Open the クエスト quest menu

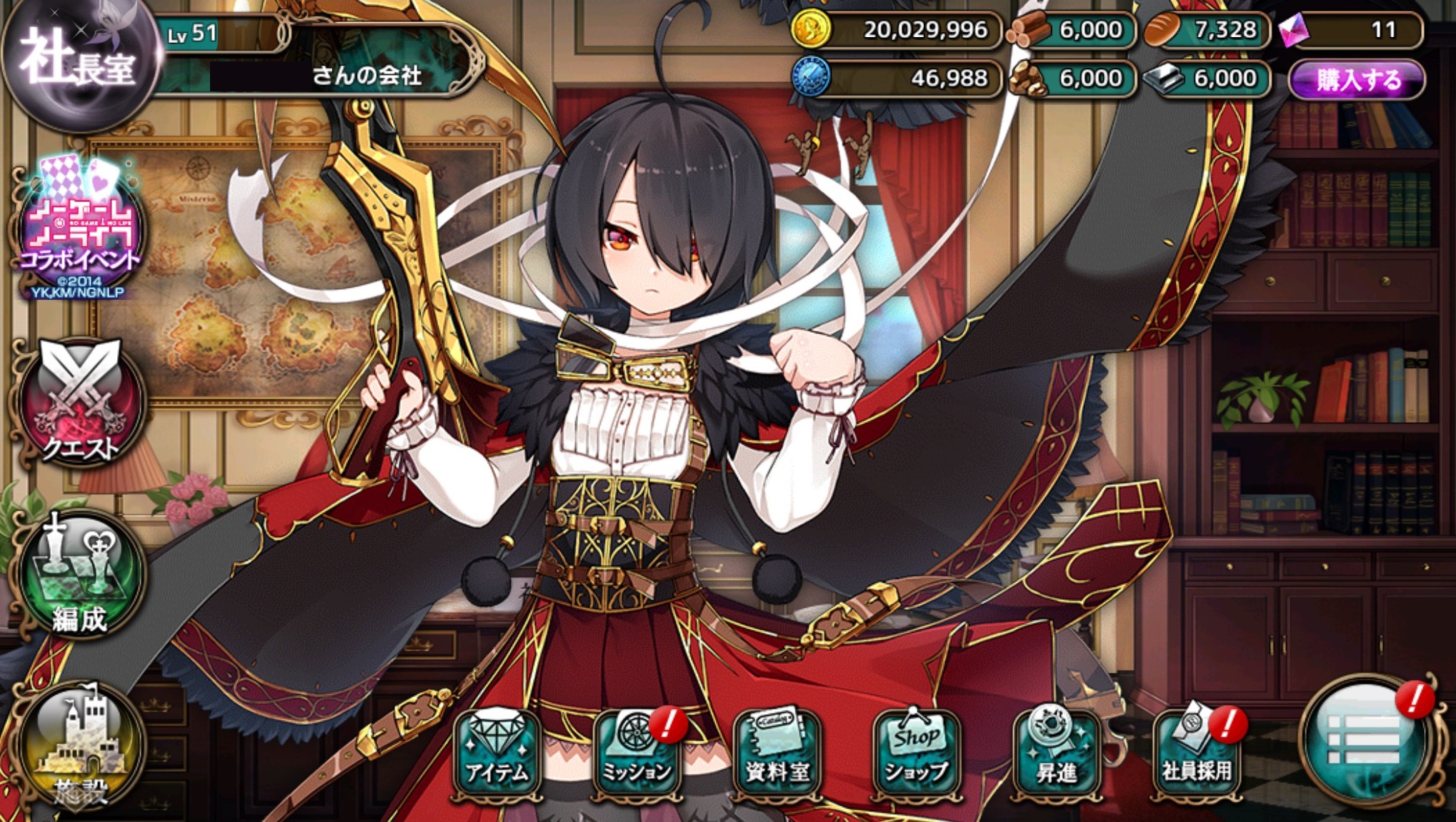pos(81,404)
